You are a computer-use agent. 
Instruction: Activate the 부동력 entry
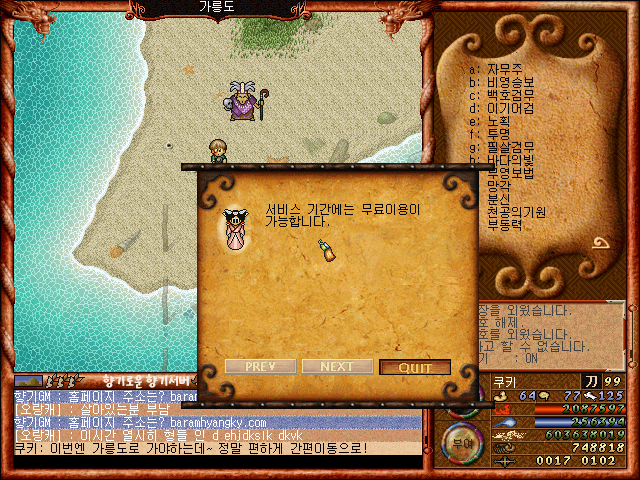504,225
